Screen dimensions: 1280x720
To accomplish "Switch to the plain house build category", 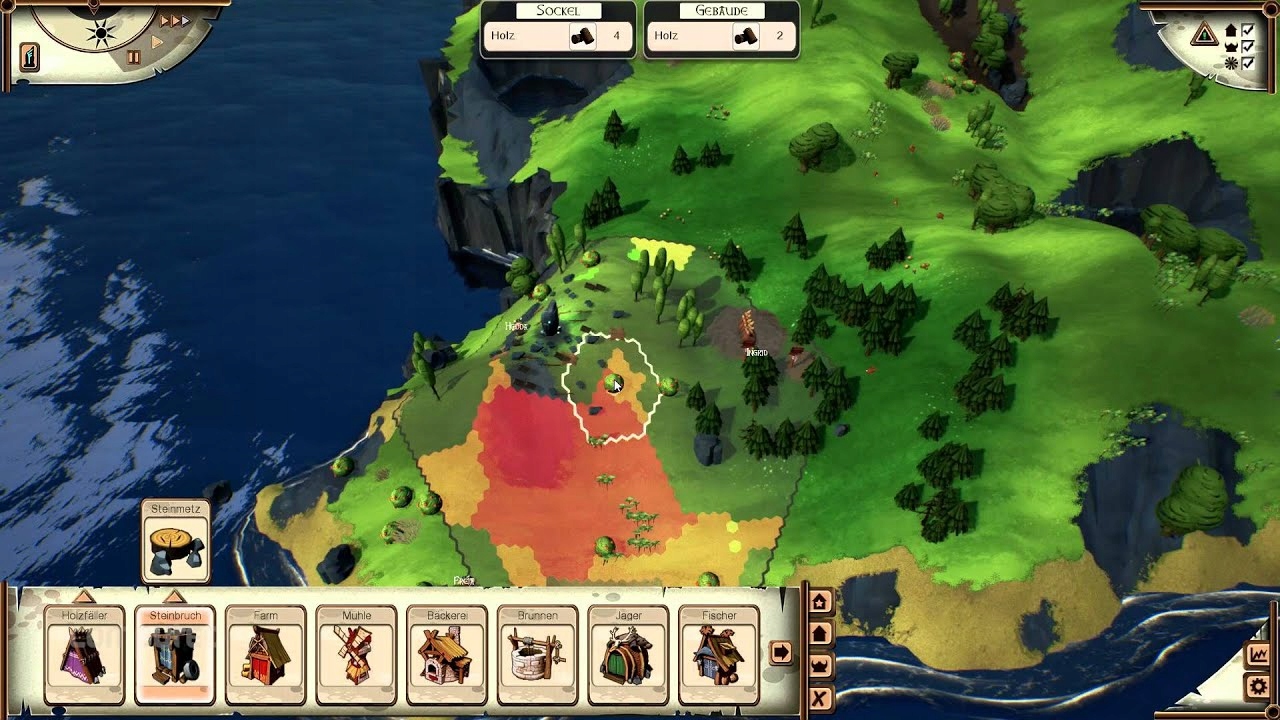I will [820, 634].
